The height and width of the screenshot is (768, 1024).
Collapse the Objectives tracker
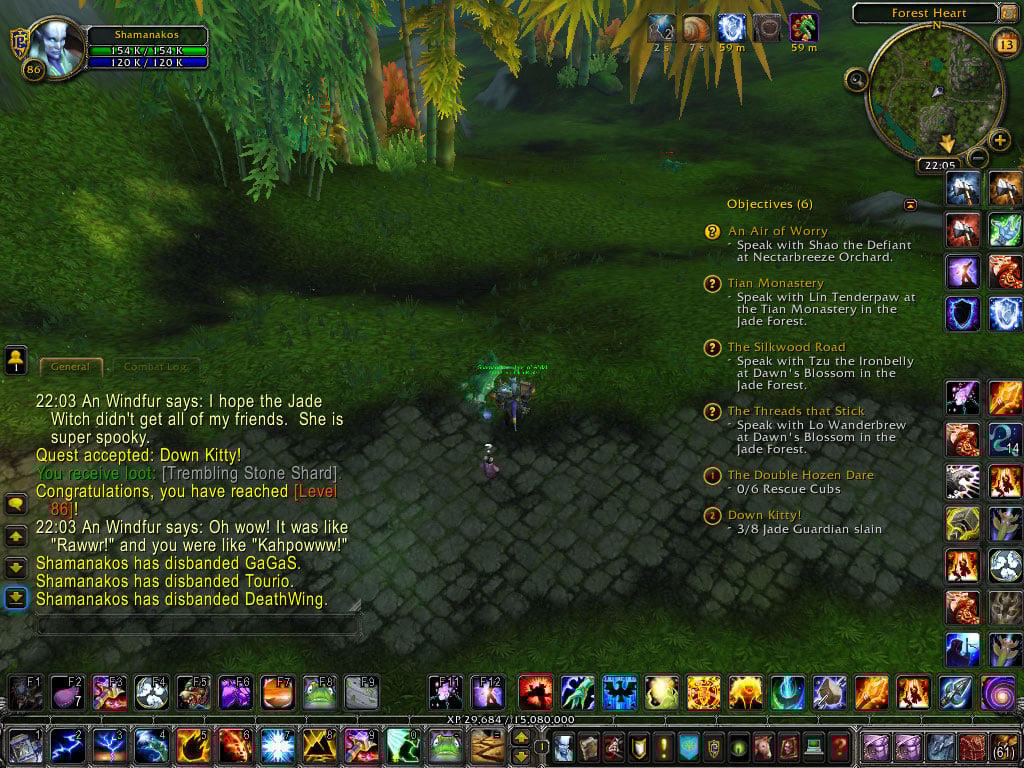911,204
